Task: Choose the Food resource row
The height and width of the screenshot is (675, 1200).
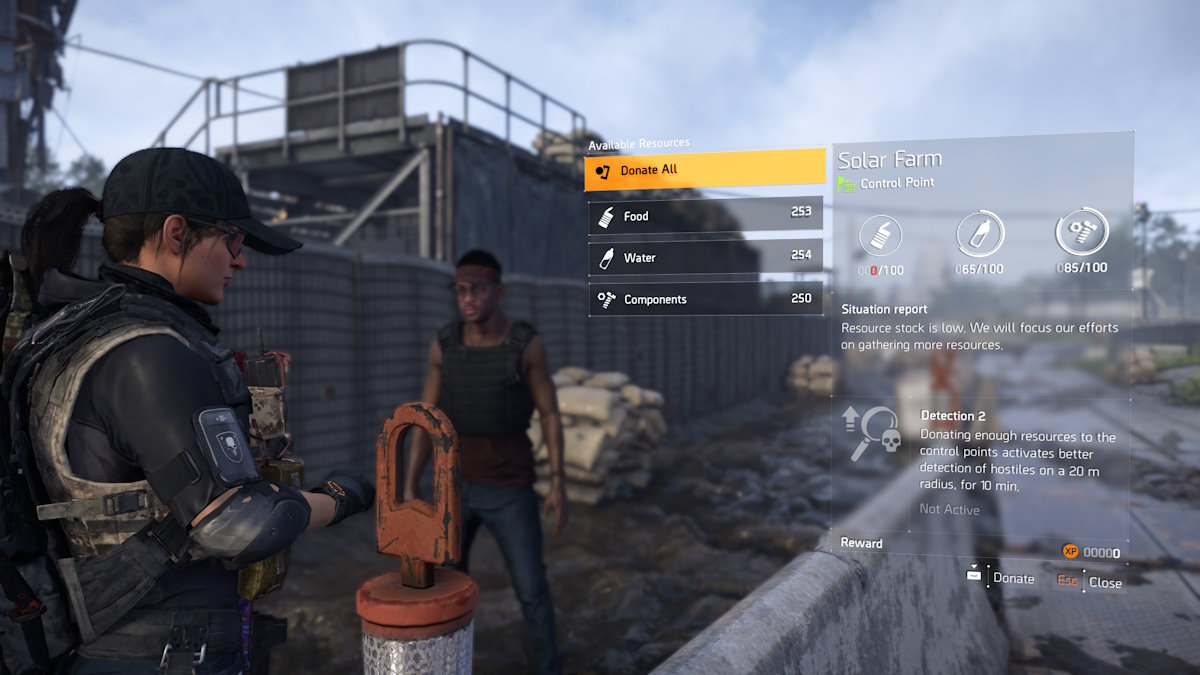Action: tap(705, 215)
